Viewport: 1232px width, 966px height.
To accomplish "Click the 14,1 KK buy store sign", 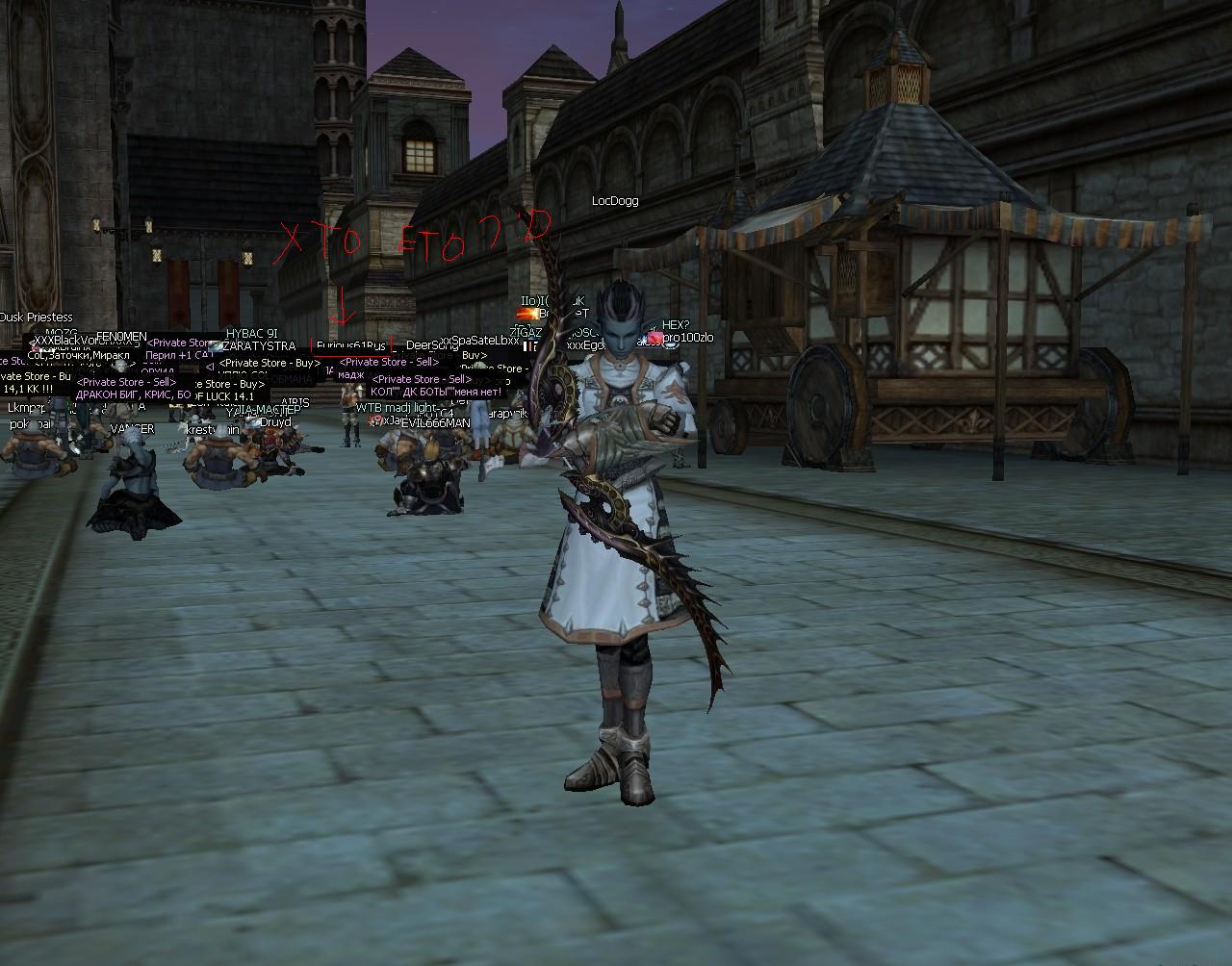I will [29, 389].
